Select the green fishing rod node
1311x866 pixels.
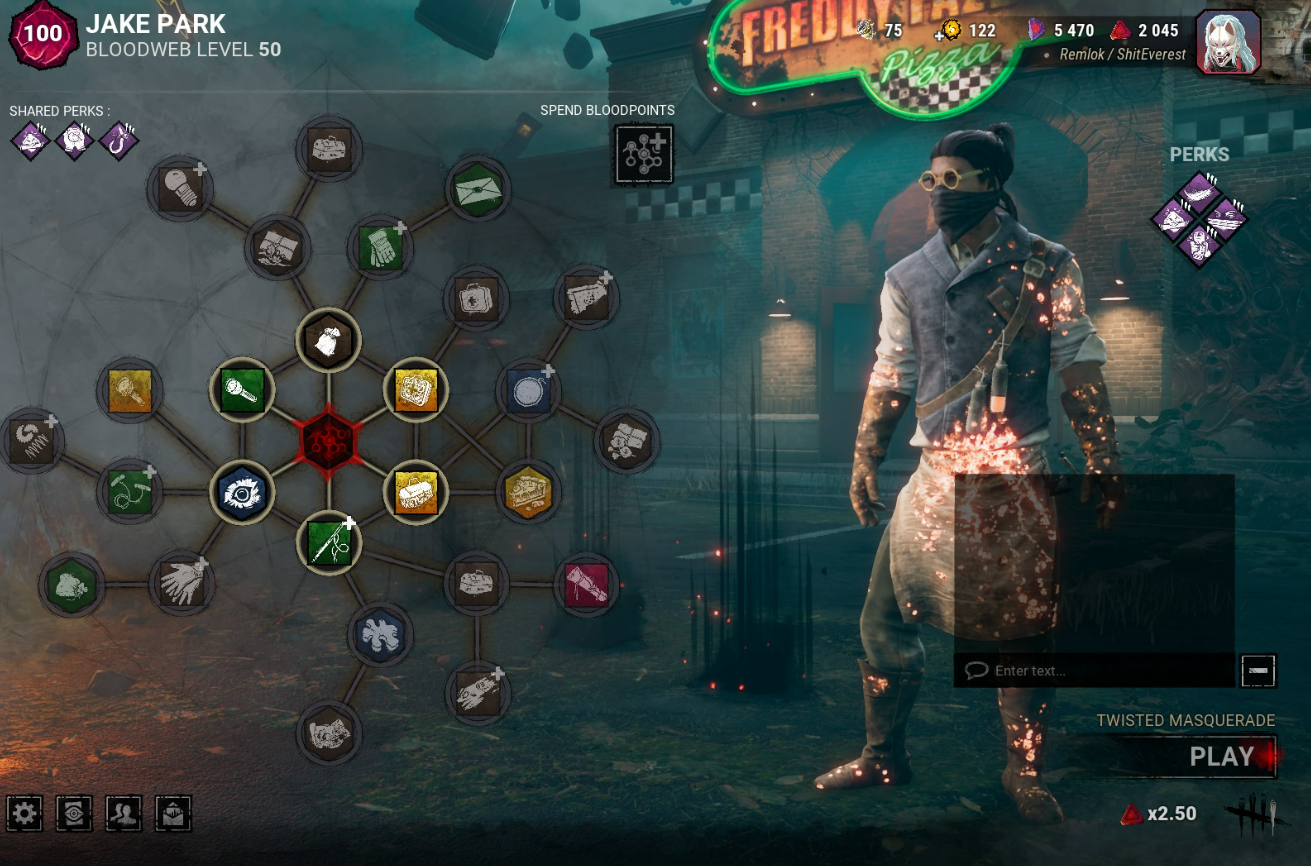click(x=329, y=542)
